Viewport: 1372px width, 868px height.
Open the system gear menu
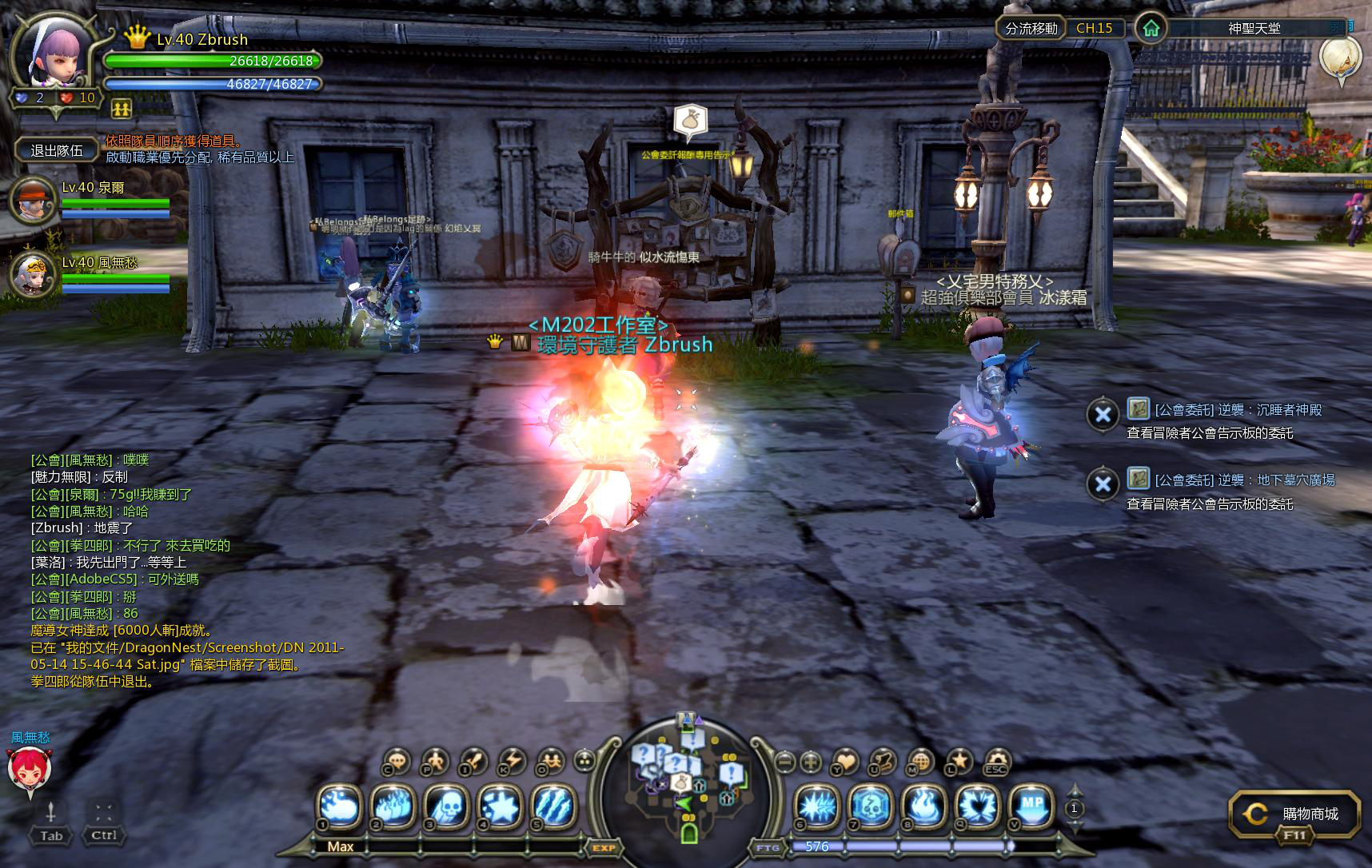[x=995, y=762]
